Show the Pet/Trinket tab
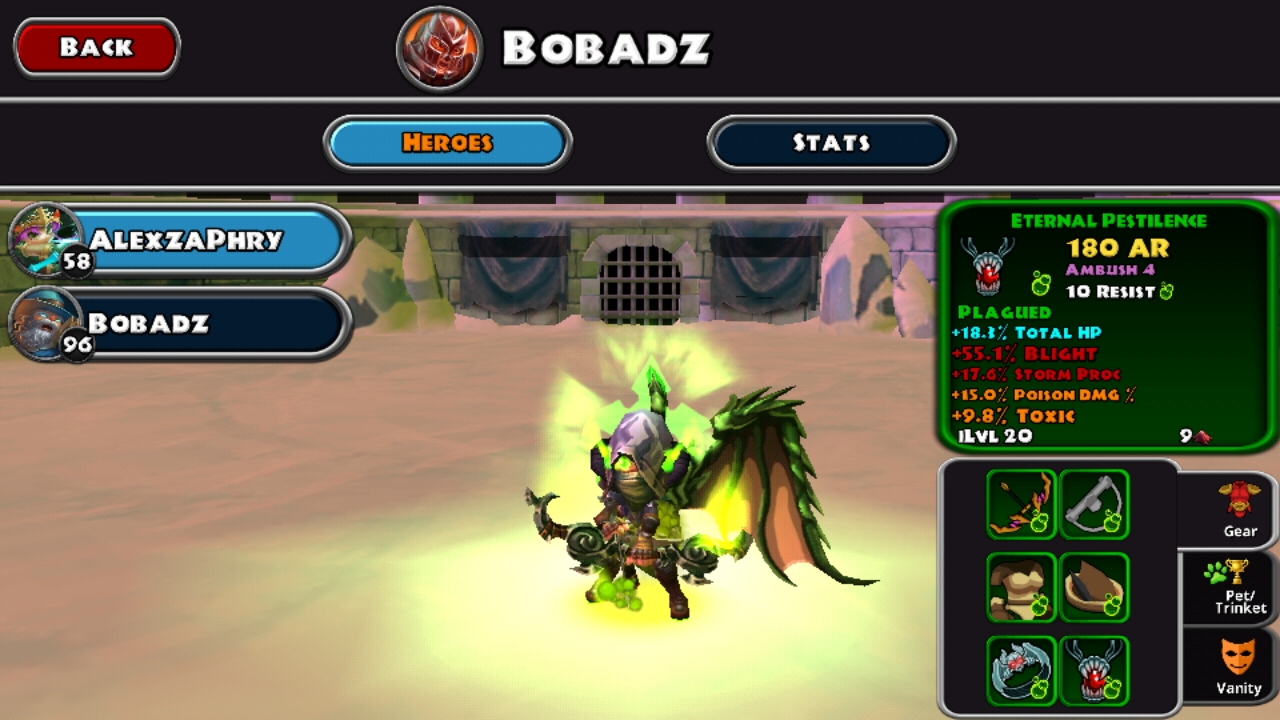1280x720 pixels. pyautogui.click(x=1238, y=587)
